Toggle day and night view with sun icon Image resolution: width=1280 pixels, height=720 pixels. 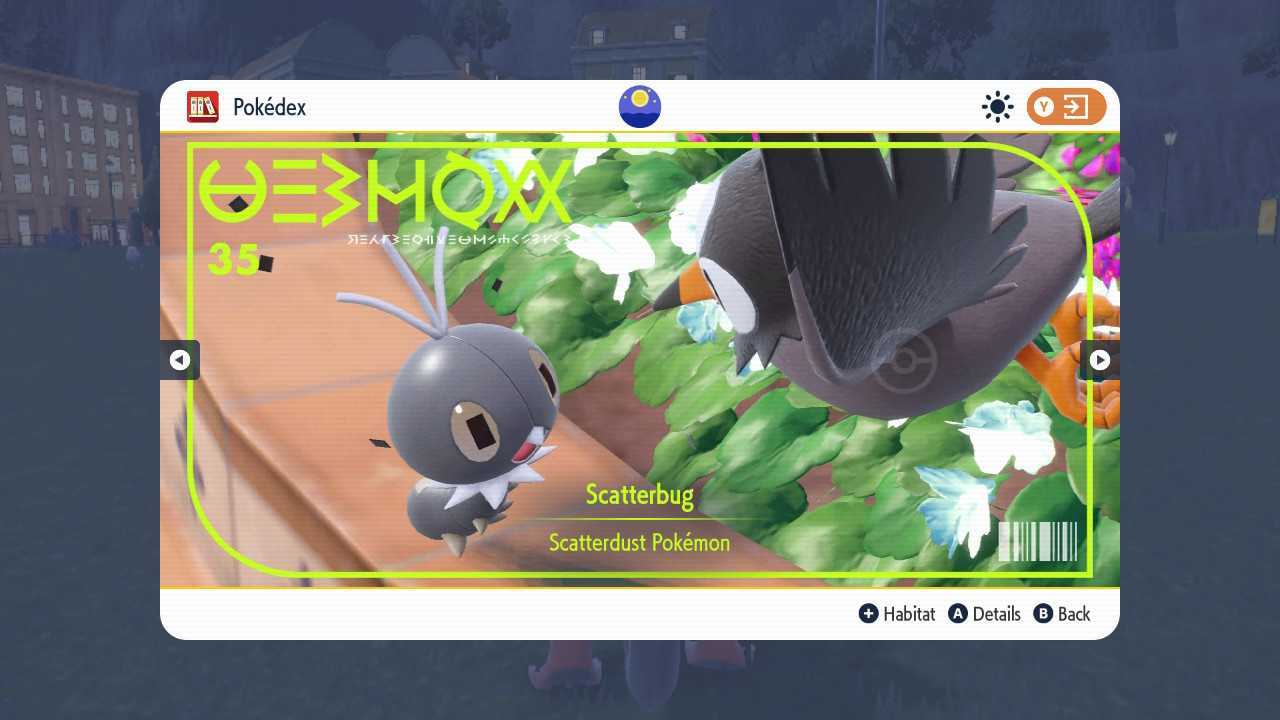(997, 107)
